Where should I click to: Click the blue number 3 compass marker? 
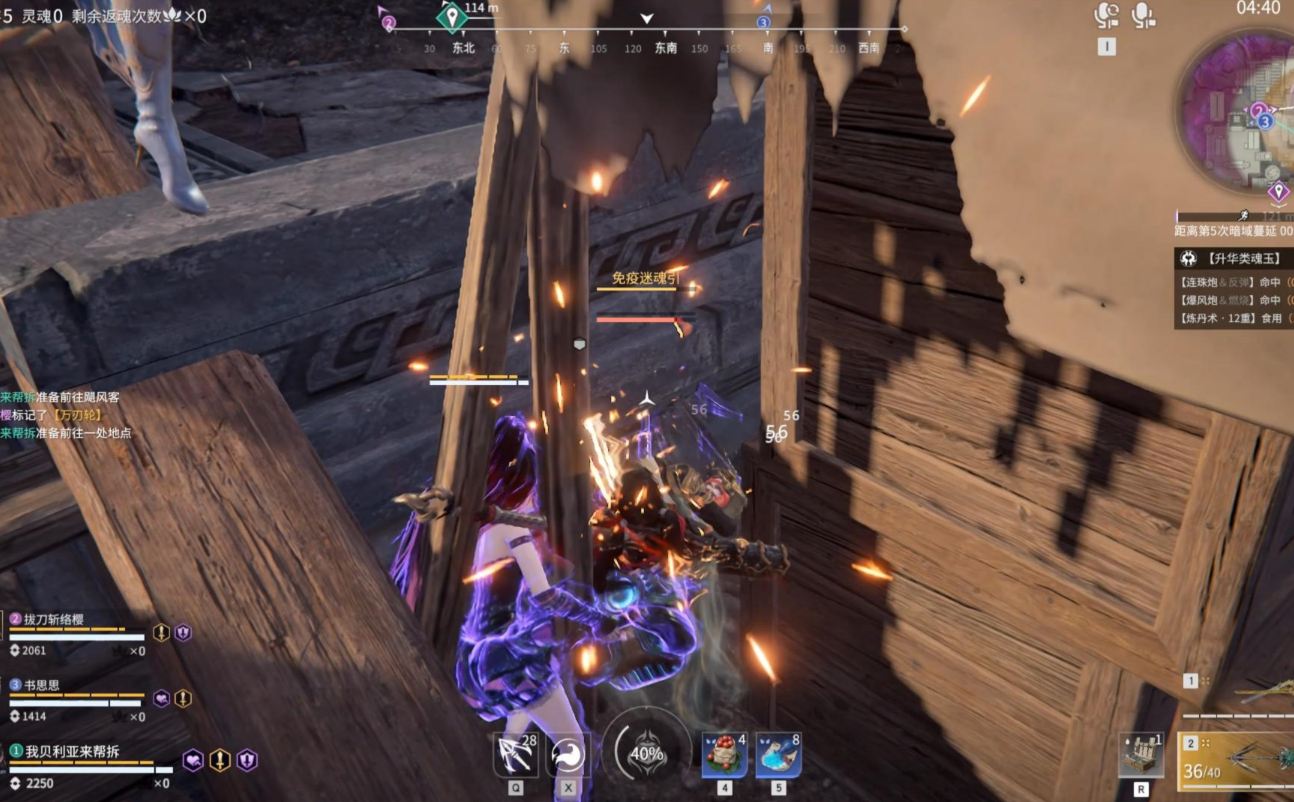tap(763, 22)
